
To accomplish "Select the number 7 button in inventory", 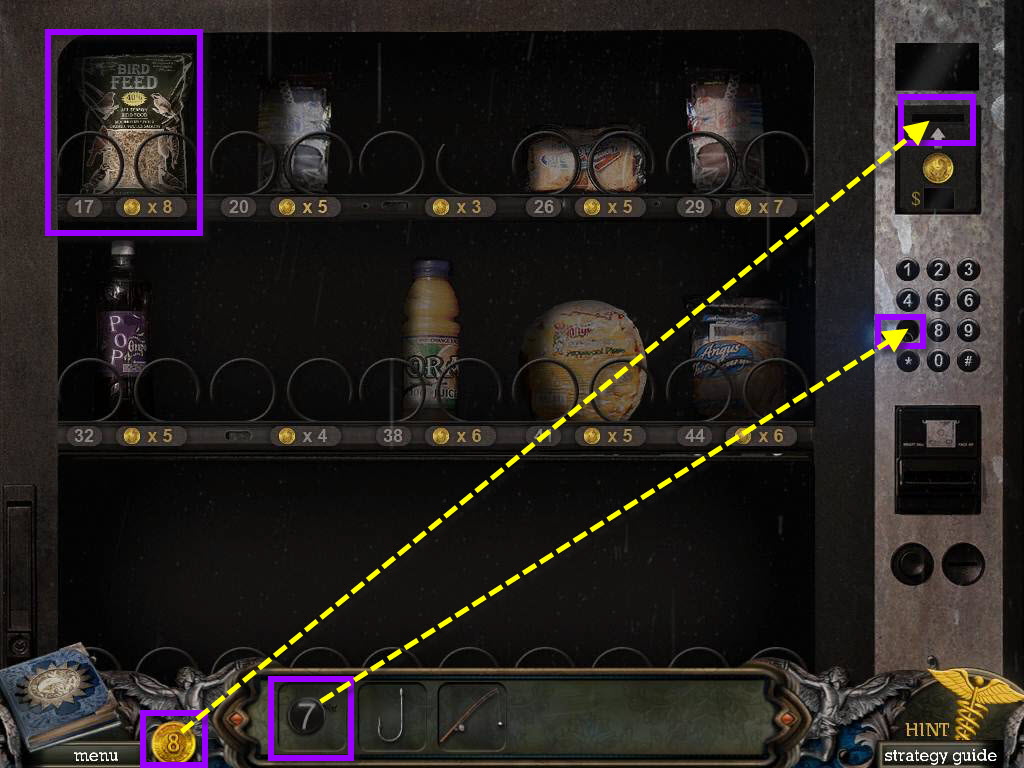I will (x=309, y=717).
